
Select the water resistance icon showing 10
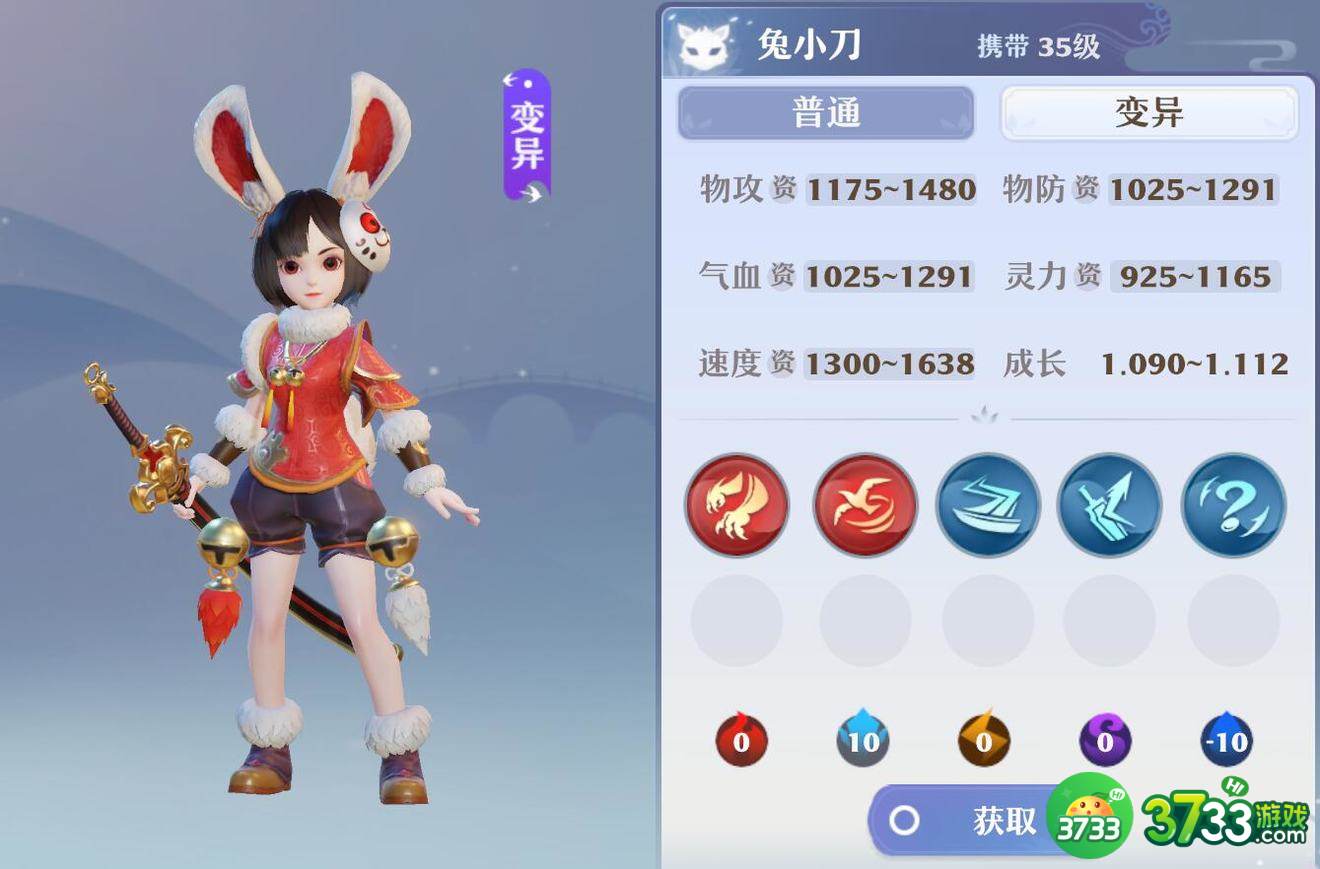point(863,740)
